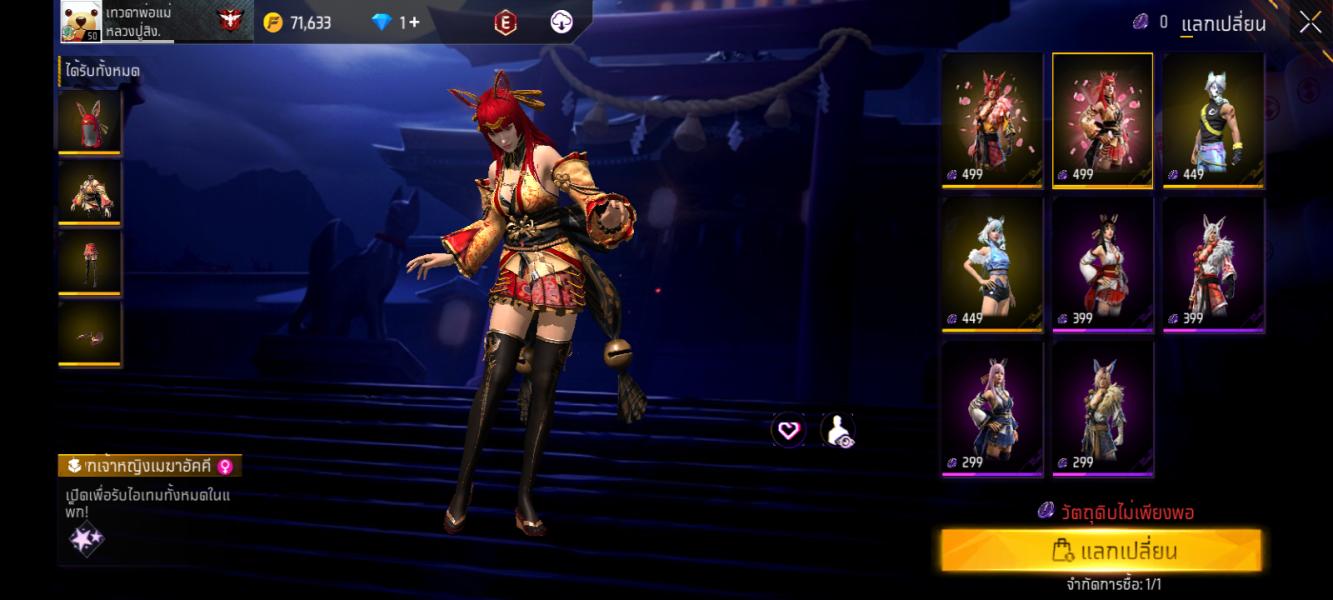Image resolution: width=1333 pixels, height=600 pixels.
Task: Preview the golden kimono top item
Action: (90, 192)
